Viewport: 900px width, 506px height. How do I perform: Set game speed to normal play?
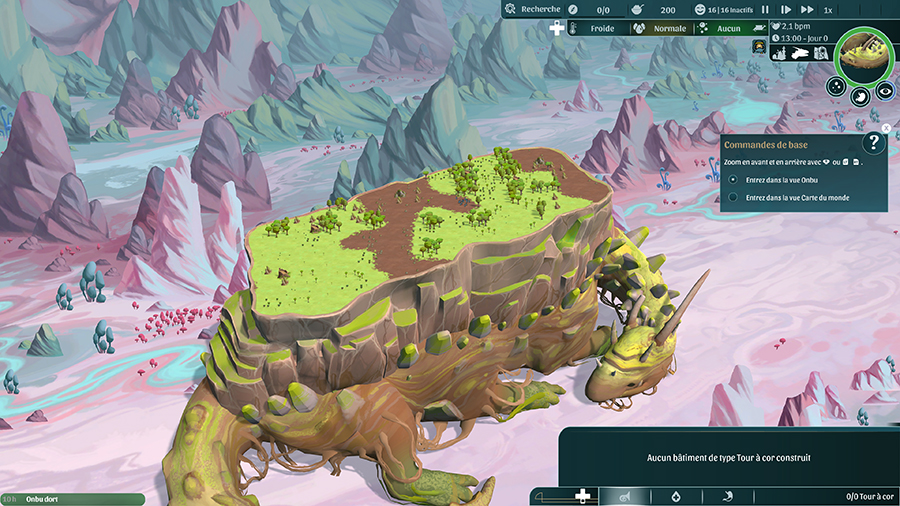(785, 9)
